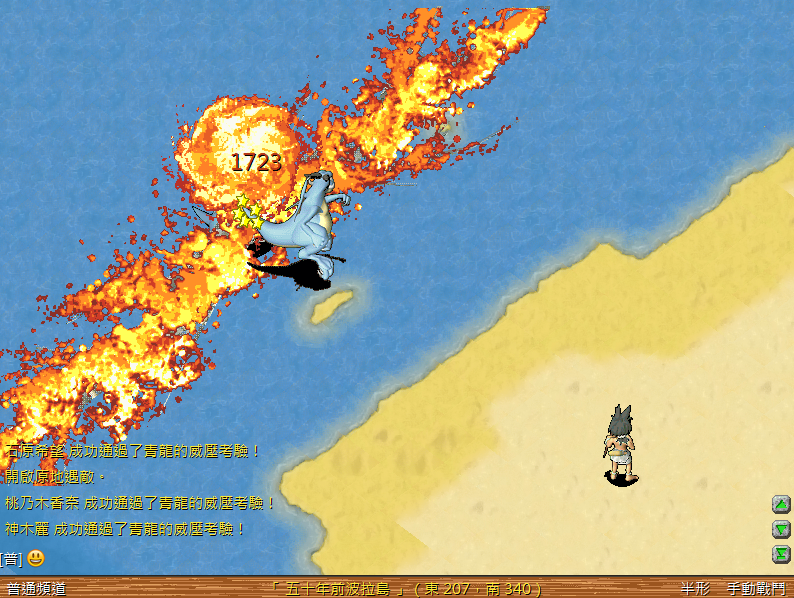Toggle the 半形 input width mode

pyautogui.click(x=696, y=589)
